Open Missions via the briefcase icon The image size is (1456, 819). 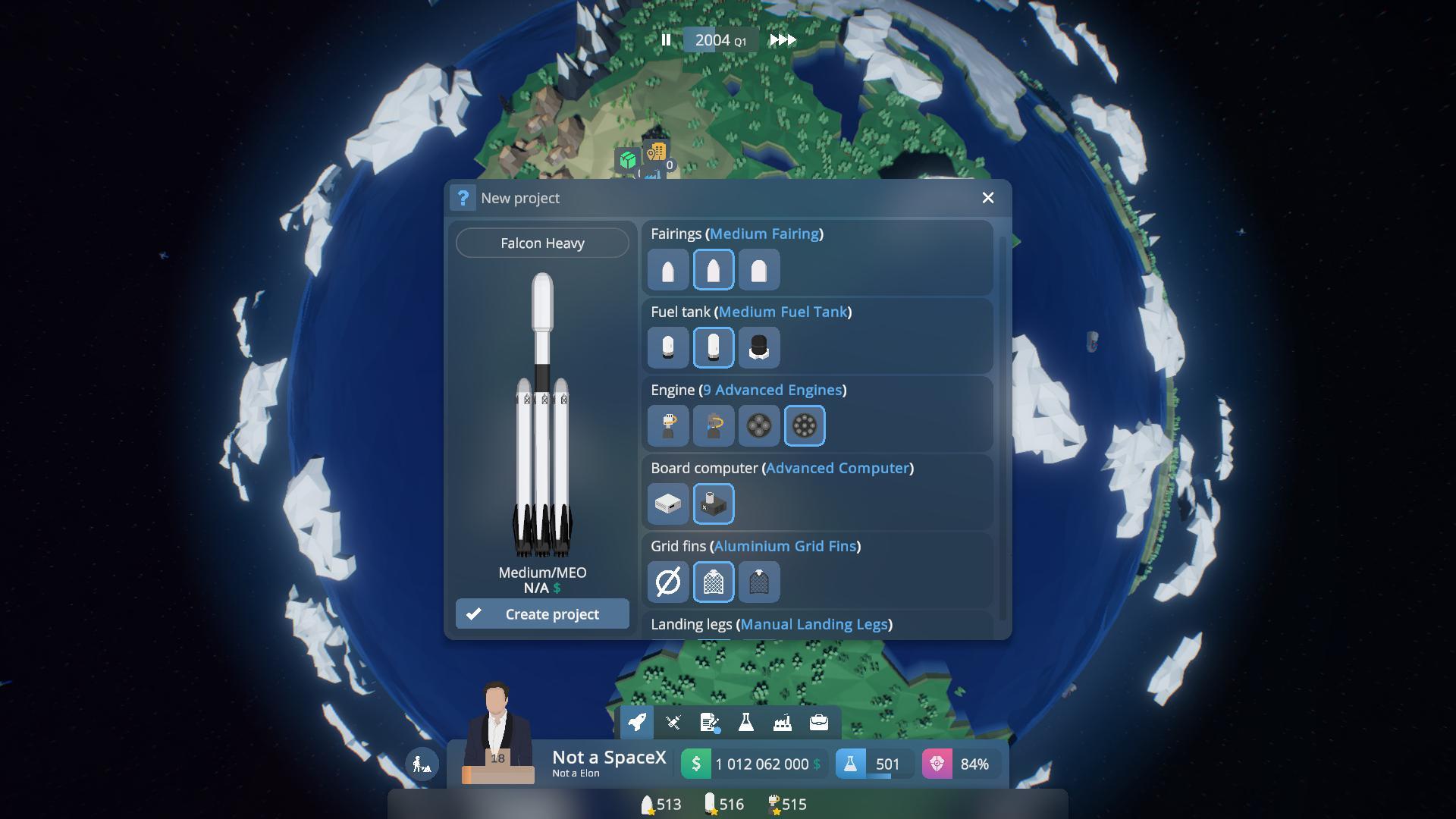(818, 722)
